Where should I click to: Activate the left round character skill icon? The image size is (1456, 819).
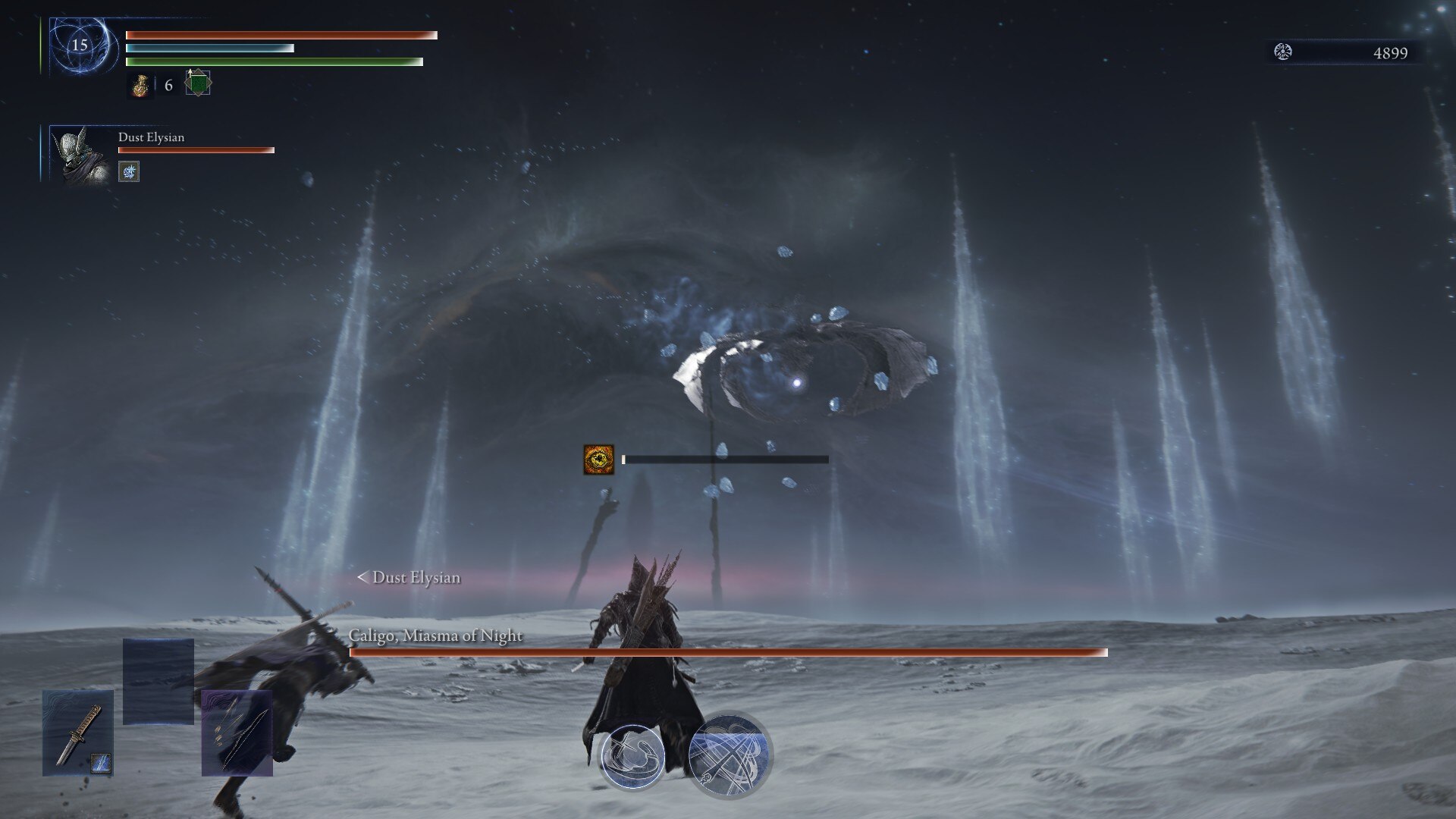click(632, 755)
